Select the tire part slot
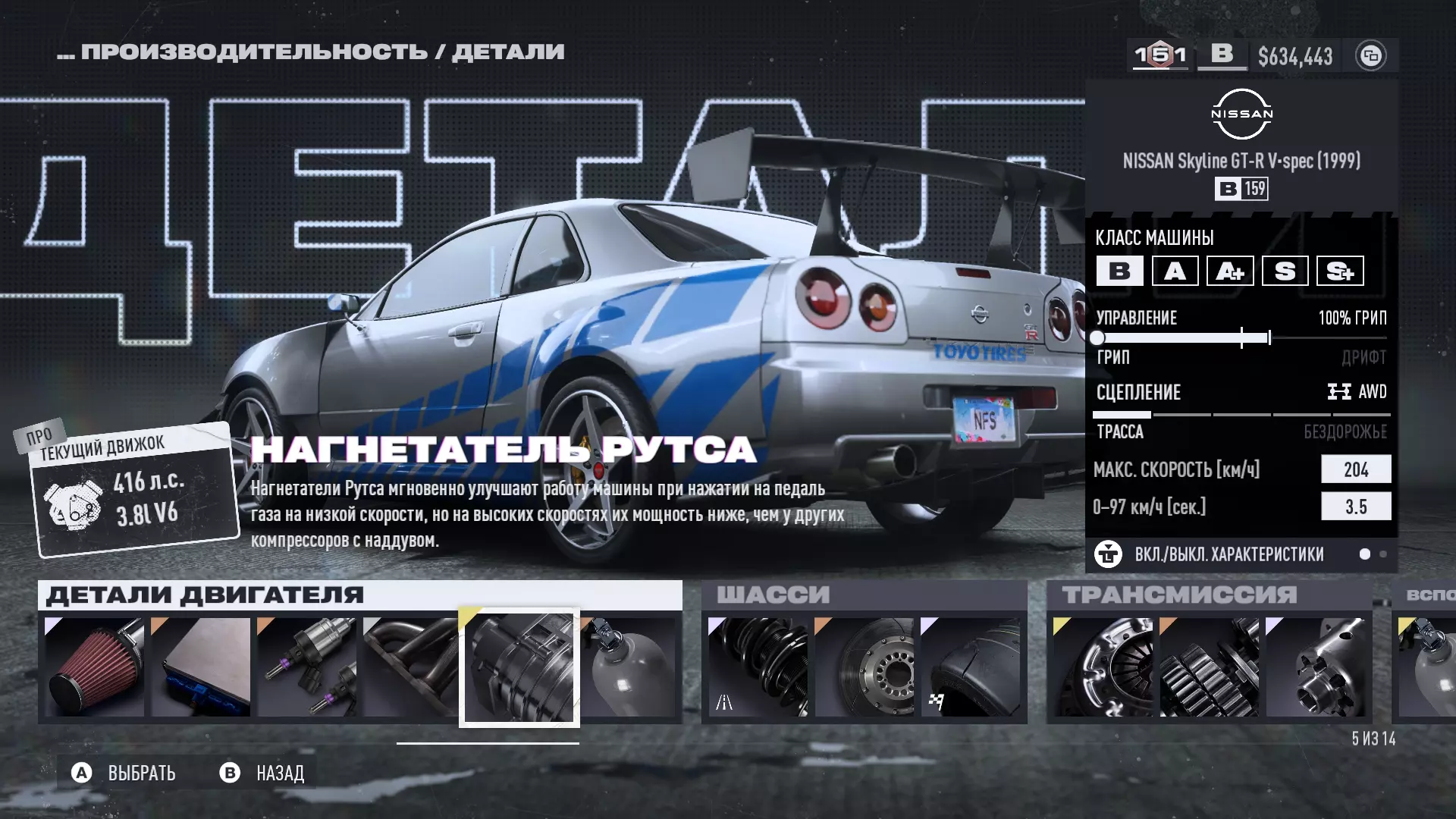Viewport: 1456px width, 819px height. 971,667
